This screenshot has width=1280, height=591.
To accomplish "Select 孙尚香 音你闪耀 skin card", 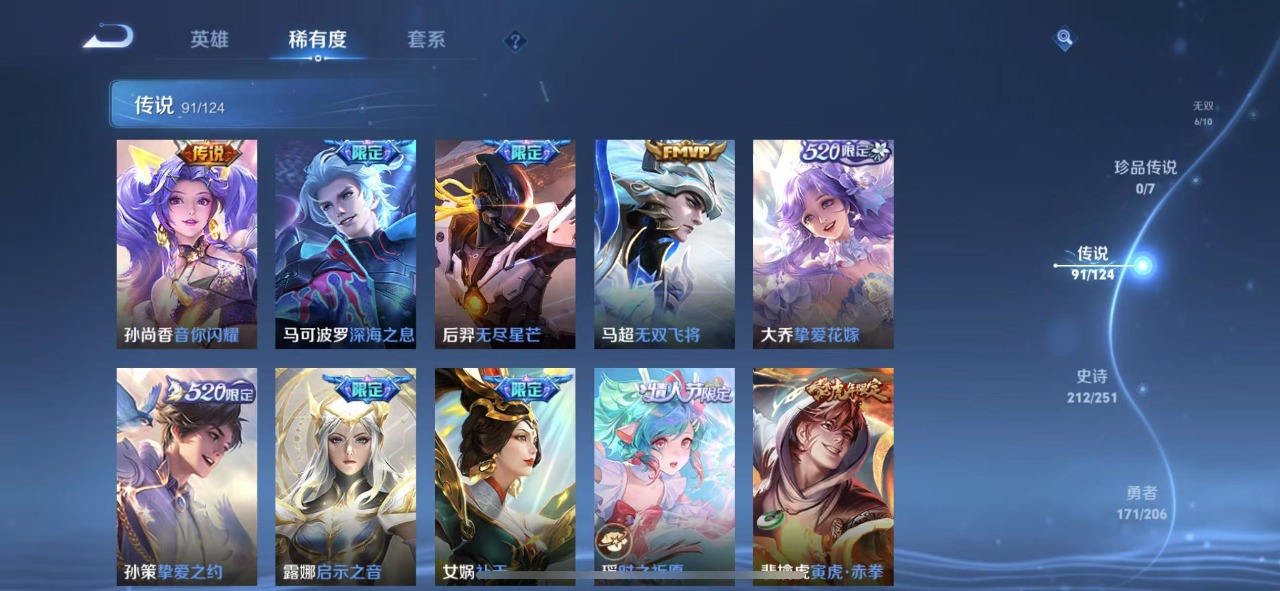I will [x=187, y=244].
